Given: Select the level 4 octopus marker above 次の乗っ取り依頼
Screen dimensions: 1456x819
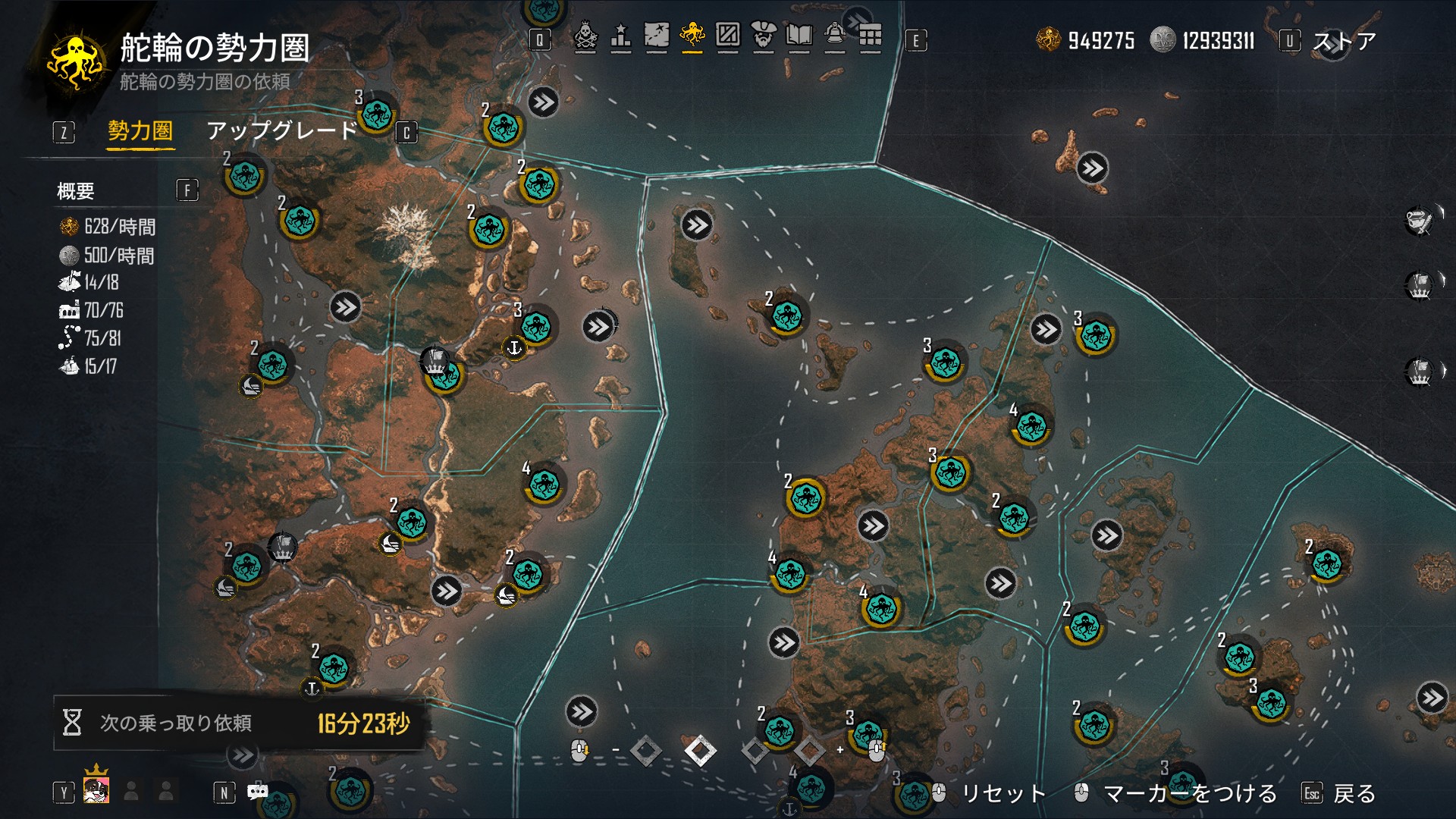Looking at the screenshot, I should [x=544, y=484].
